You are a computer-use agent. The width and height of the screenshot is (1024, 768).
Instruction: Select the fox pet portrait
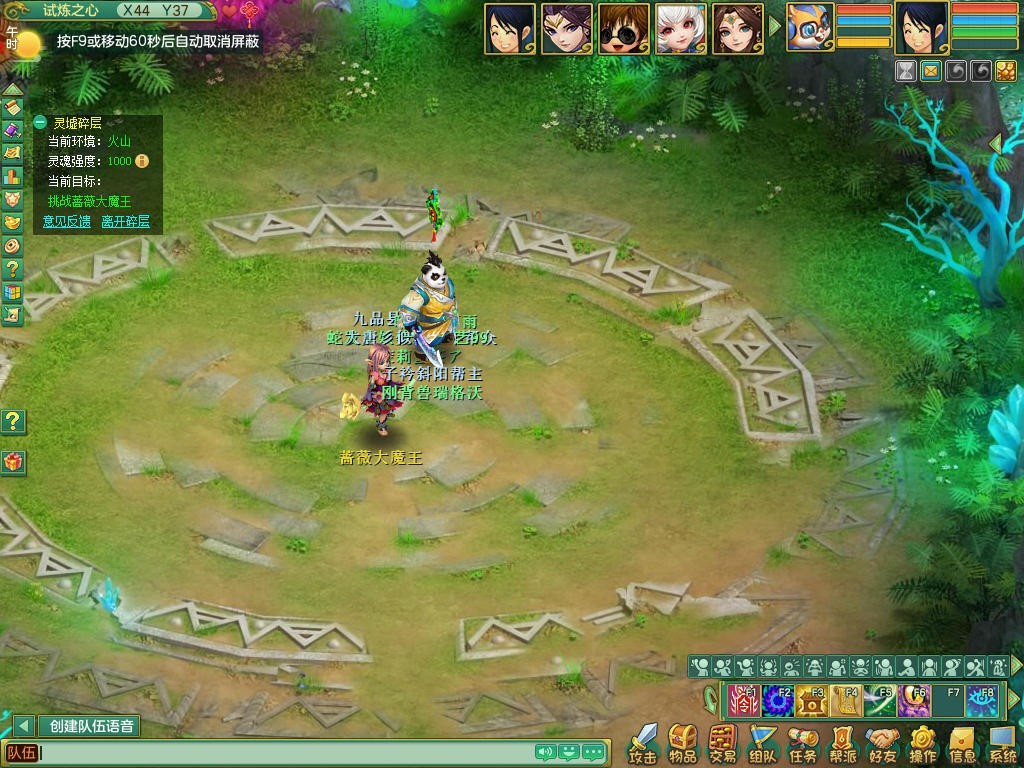[x=811, y=29]
